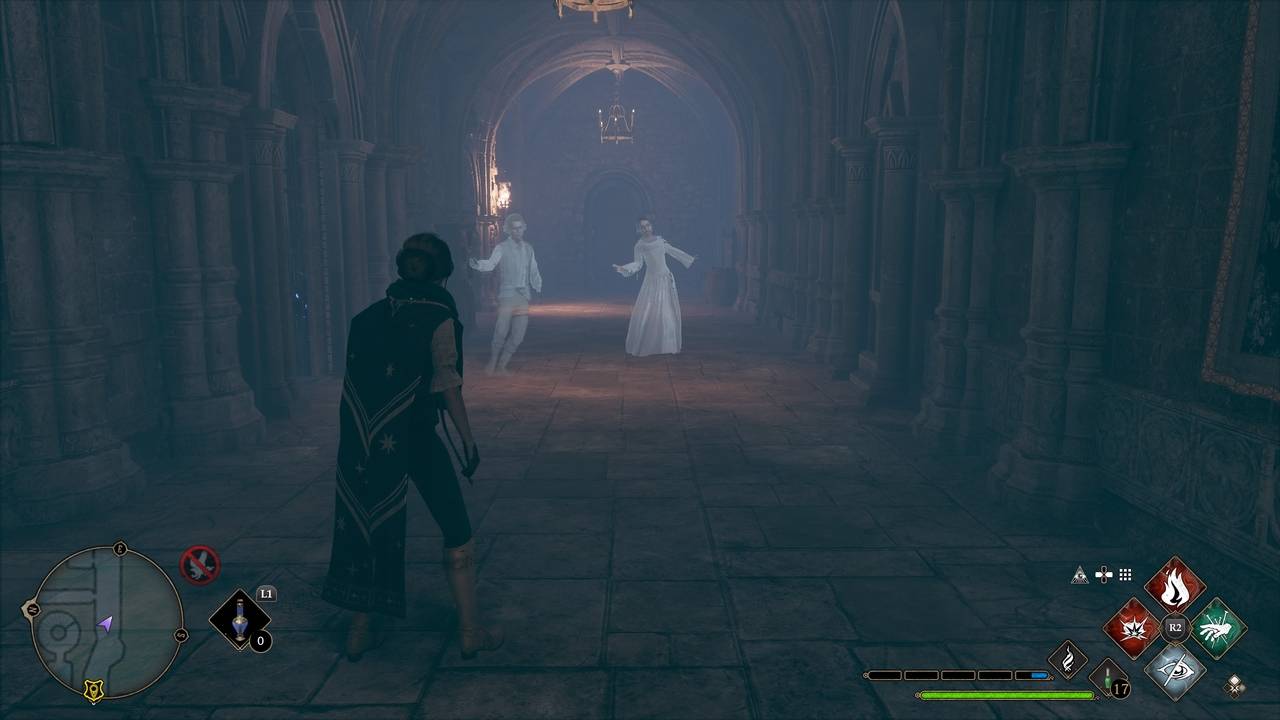Select the blue potion tool slot
Viewport: 1280px width, 720px height.
tap(240, 621)
